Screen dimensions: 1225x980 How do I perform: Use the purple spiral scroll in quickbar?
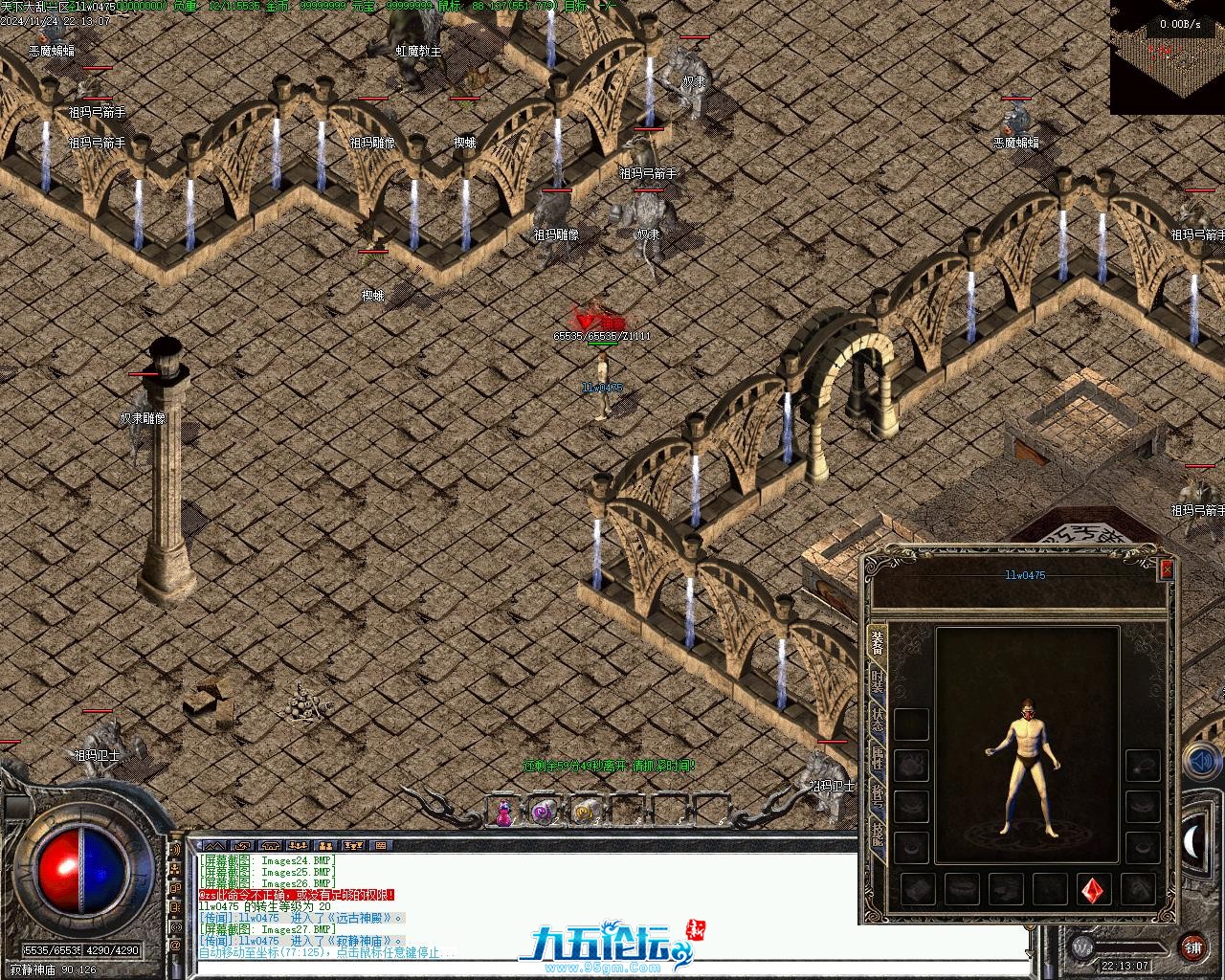pos(544,813)
